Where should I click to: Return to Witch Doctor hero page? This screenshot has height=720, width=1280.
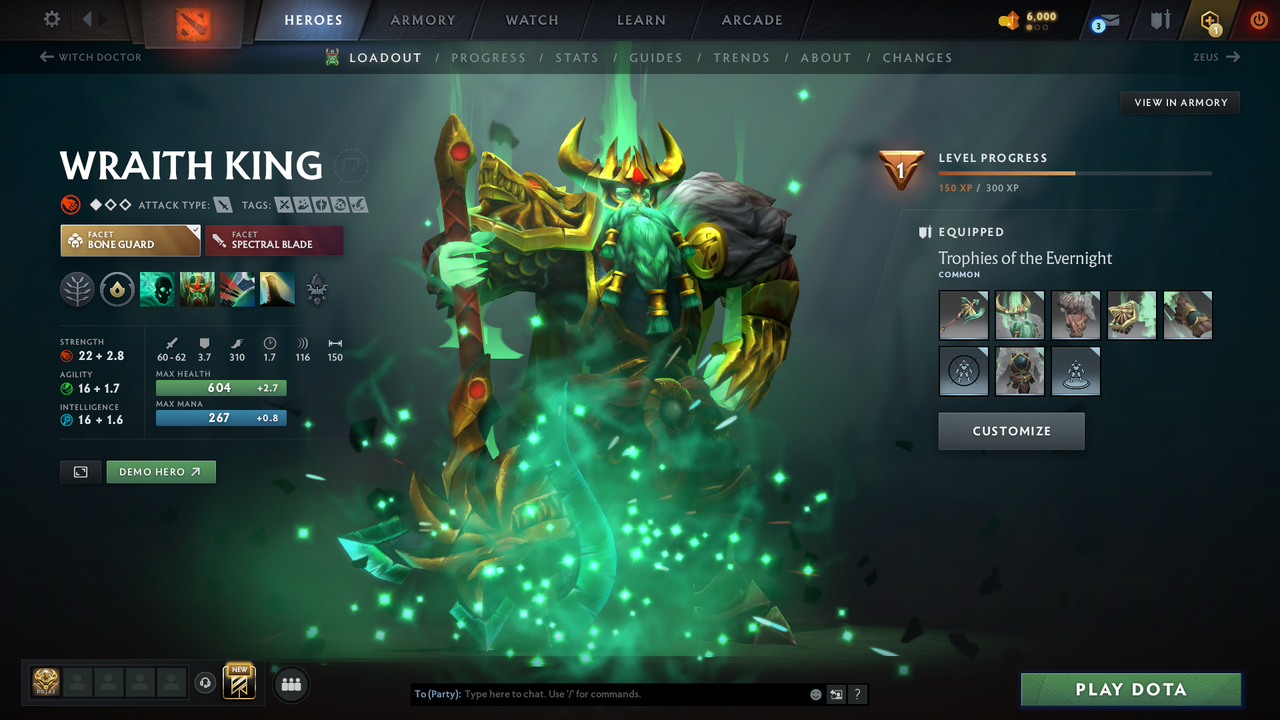click(x=90, y=57)
